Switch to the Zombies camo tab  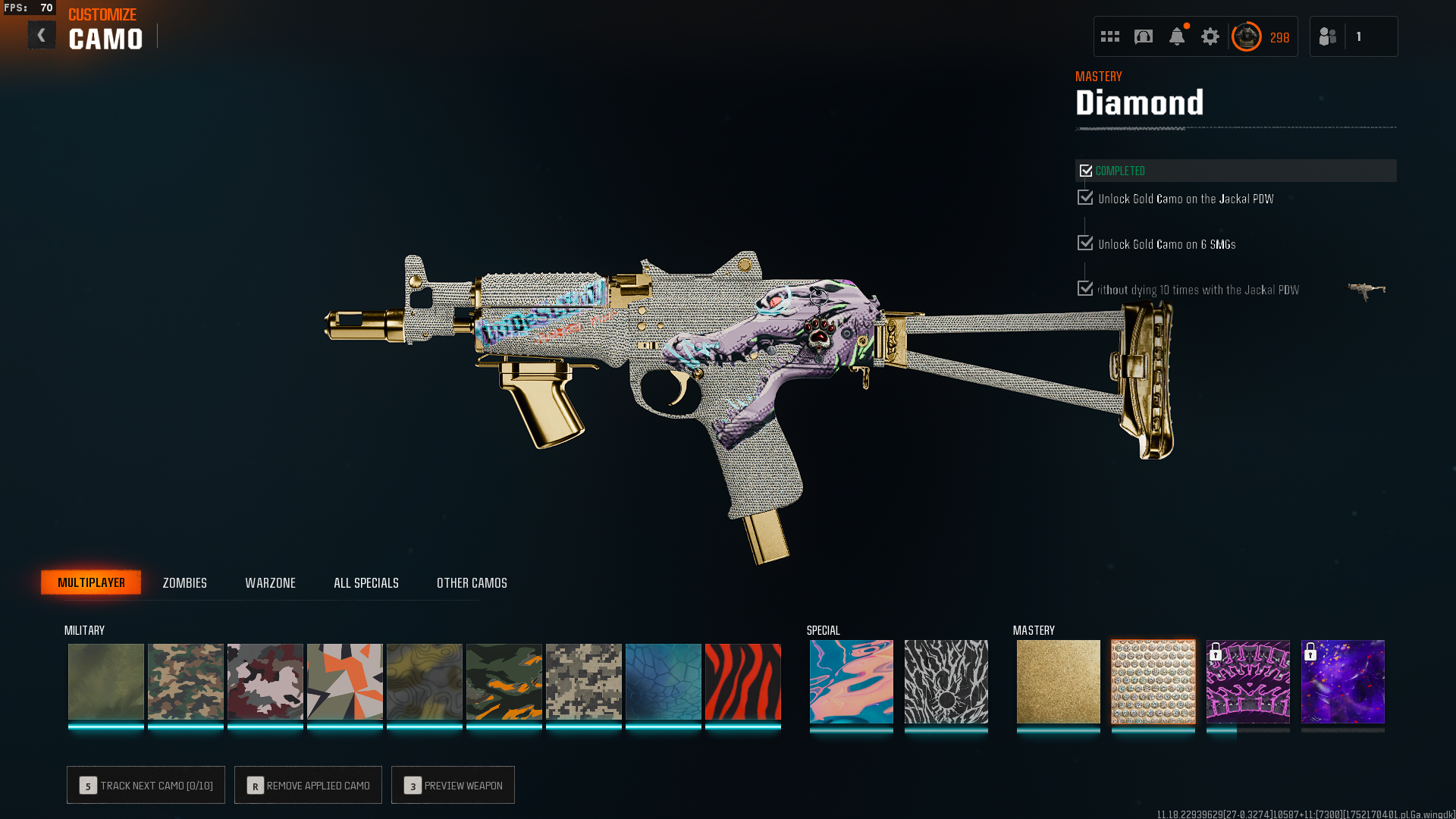click(184, 583)
